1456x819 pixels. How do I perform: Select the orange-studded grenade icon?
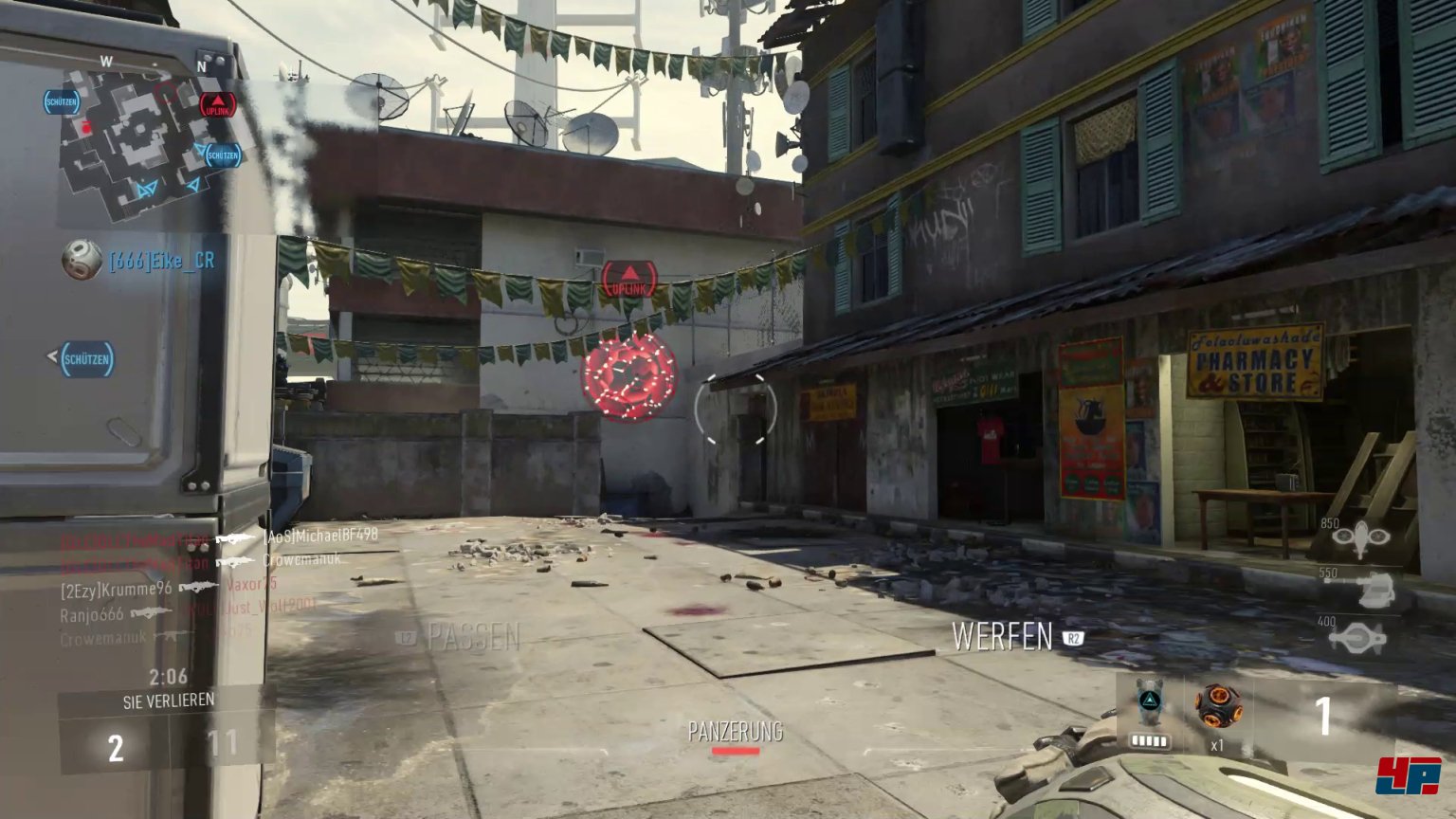pyautogui.click(x=1216, y=705)
